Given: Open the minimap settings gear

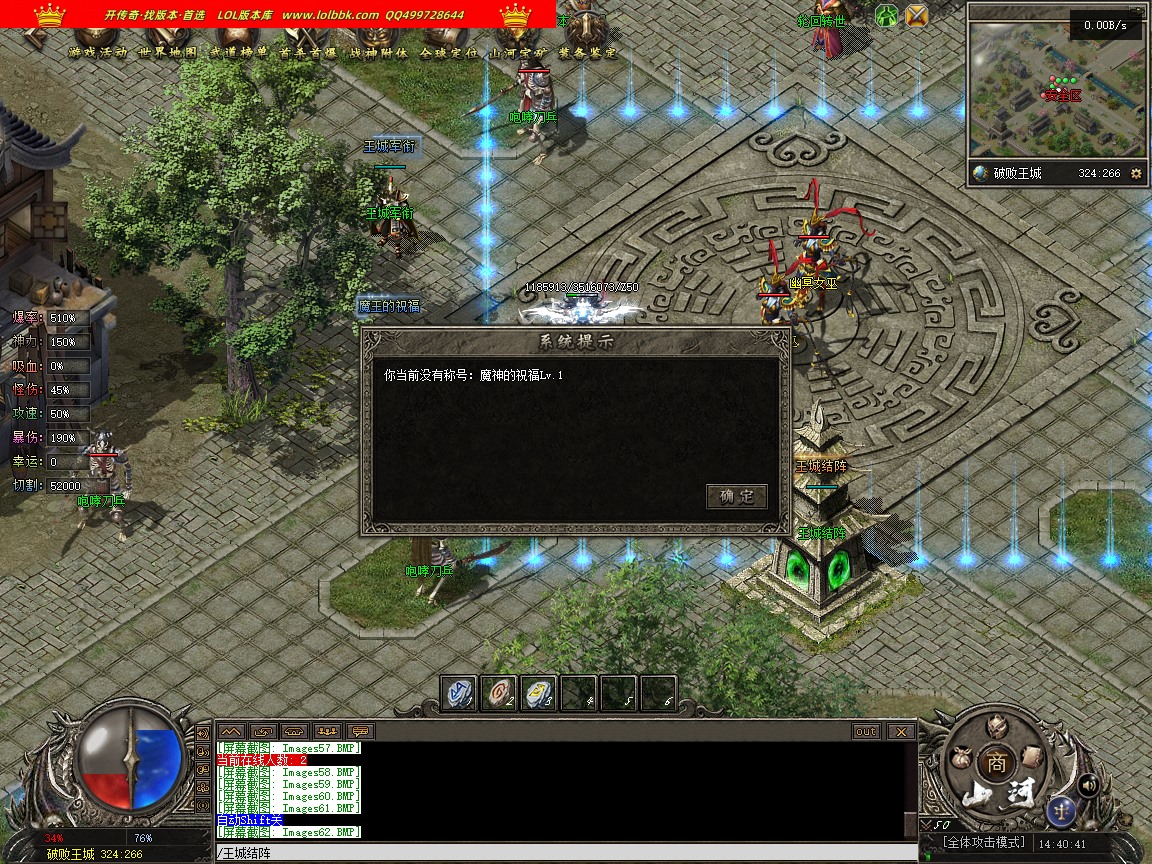Looking at the screenshot, I should pyautogui.click(x=1136, y=173).
